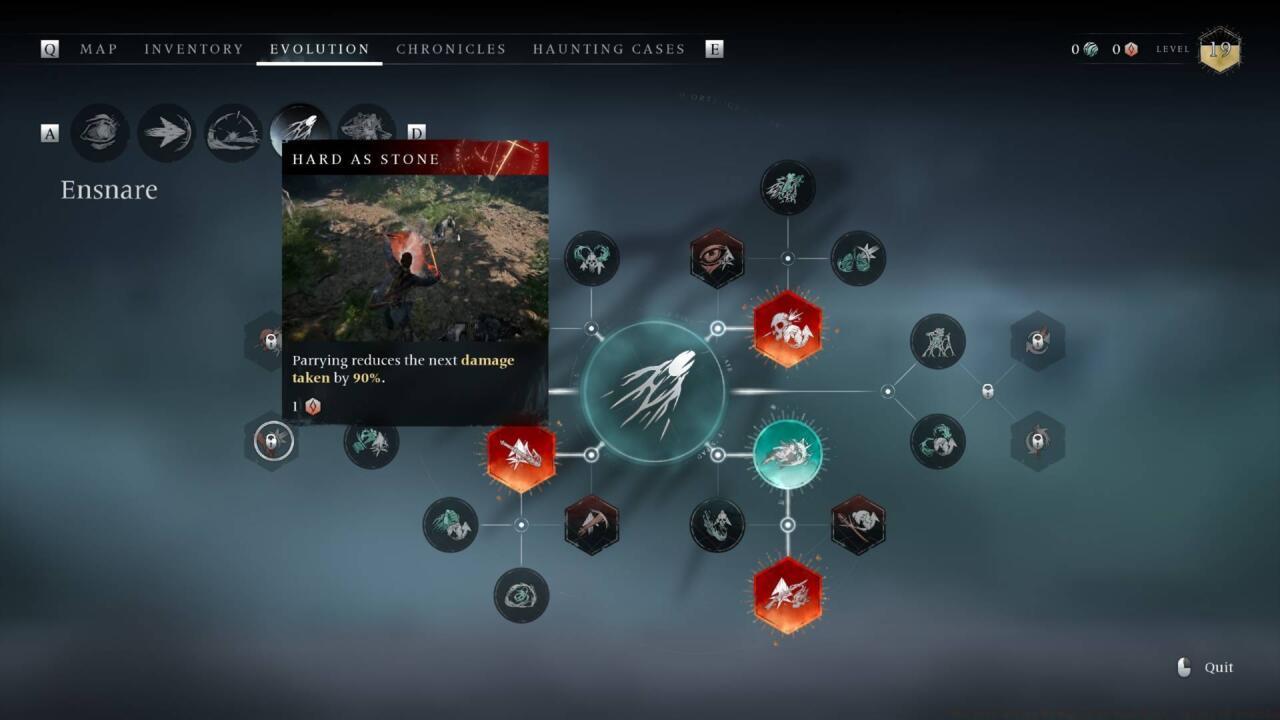Select the Evolution tab

tap(320, 49)
